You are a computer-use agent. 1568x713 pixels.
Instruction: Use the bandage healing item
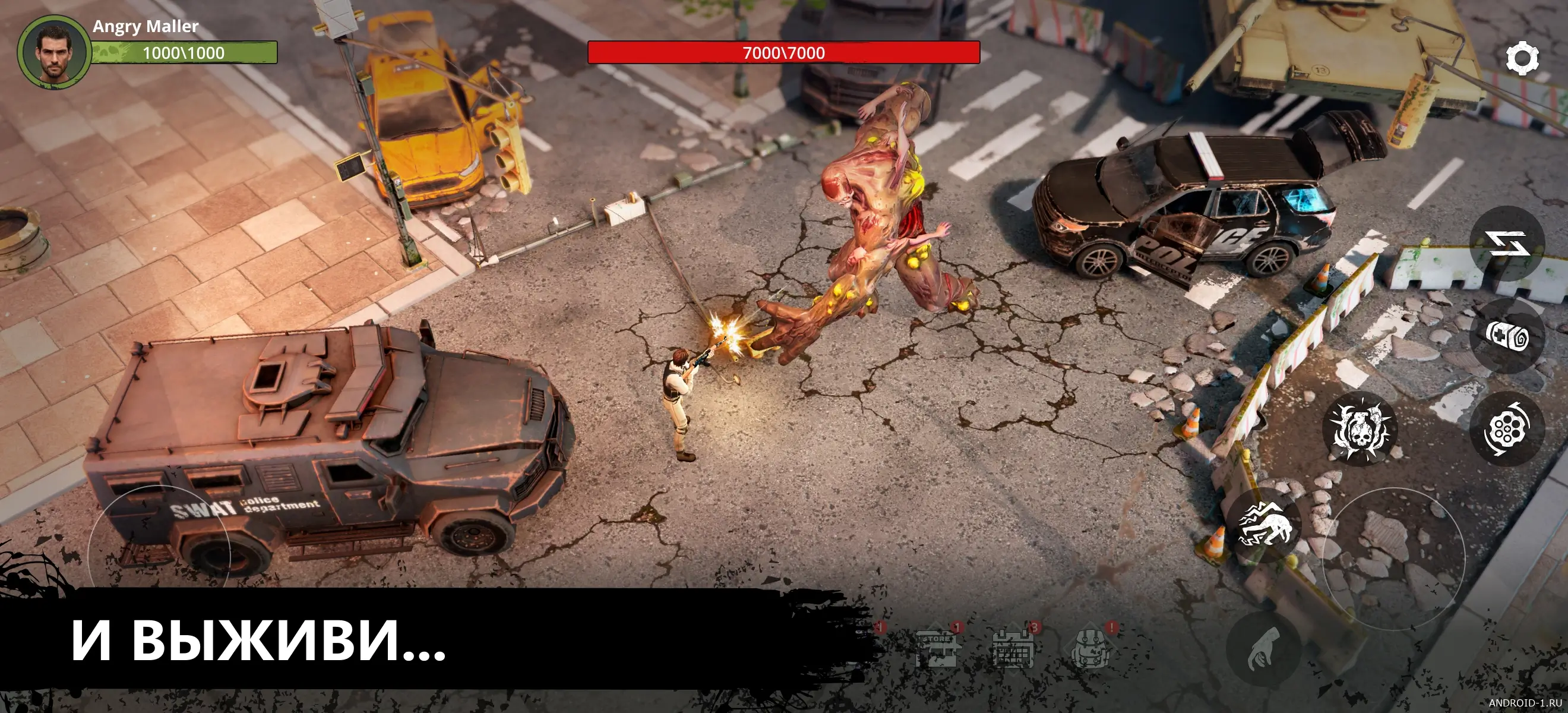[x=1506, y=336]
